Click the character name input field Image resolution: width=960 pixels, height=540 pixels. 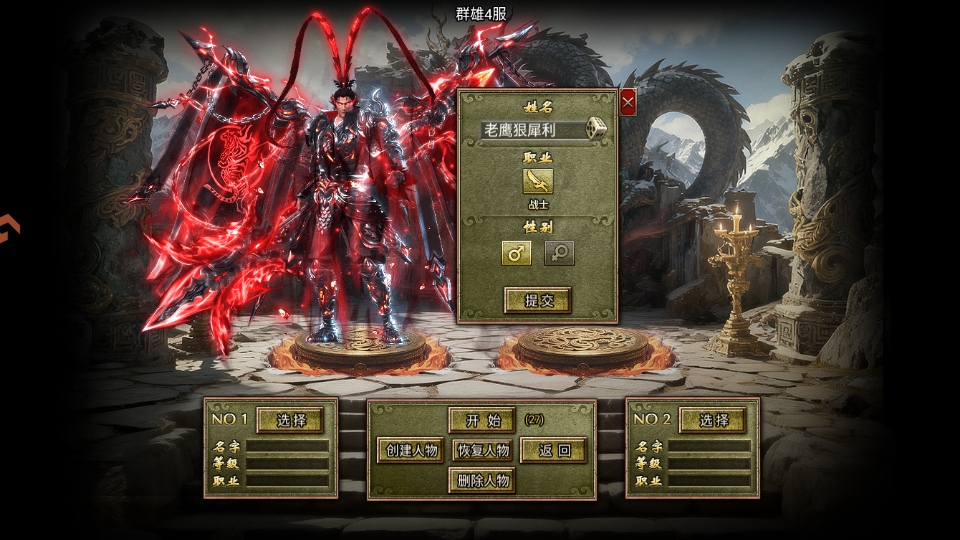tap(532, 130)
